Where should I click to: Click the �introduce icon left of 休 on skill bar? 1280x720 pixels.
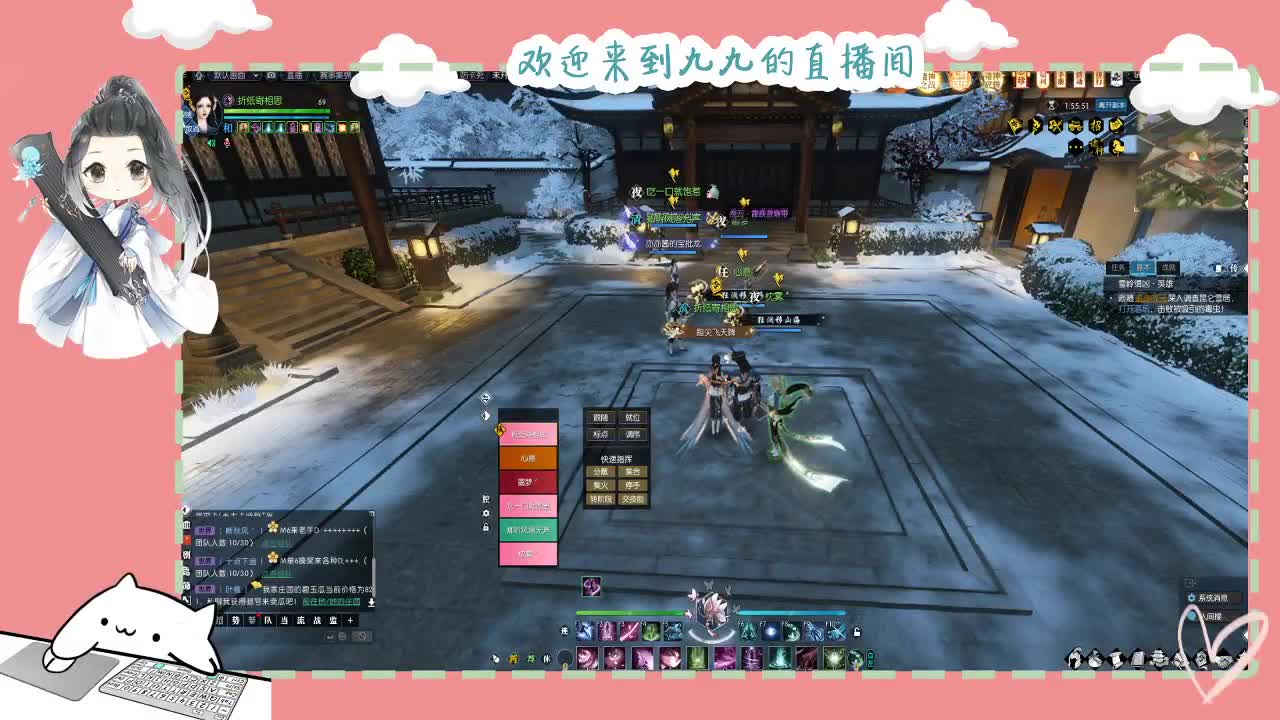point(529,658)
